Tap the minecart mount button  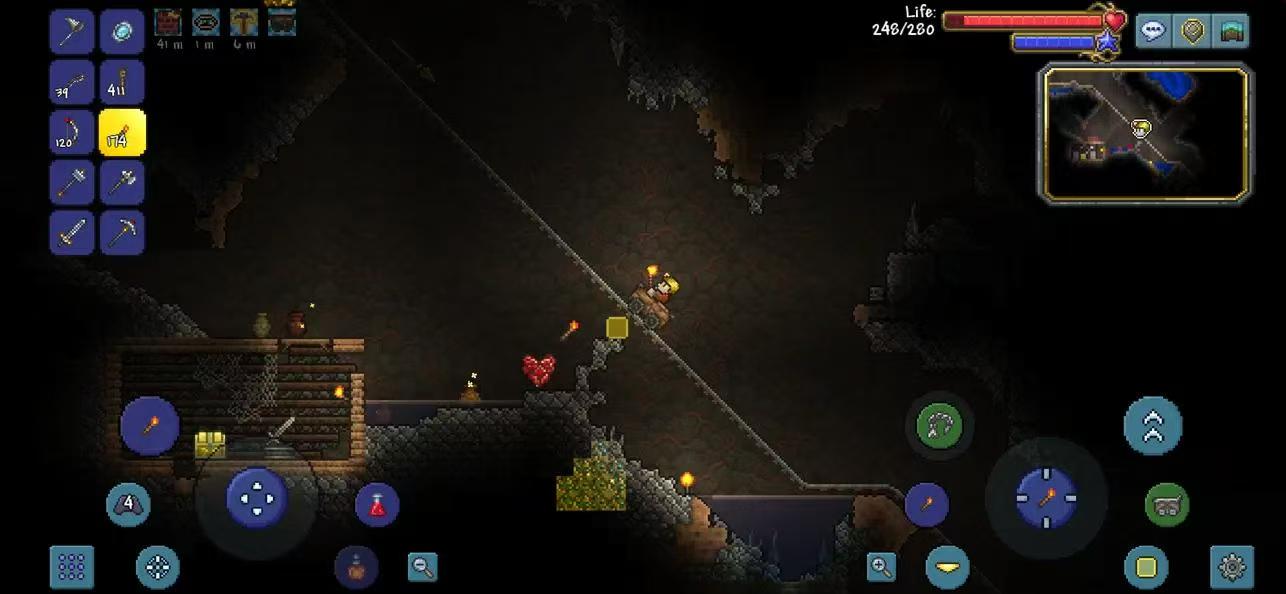pyautogui.click(x=1166, y=505)
